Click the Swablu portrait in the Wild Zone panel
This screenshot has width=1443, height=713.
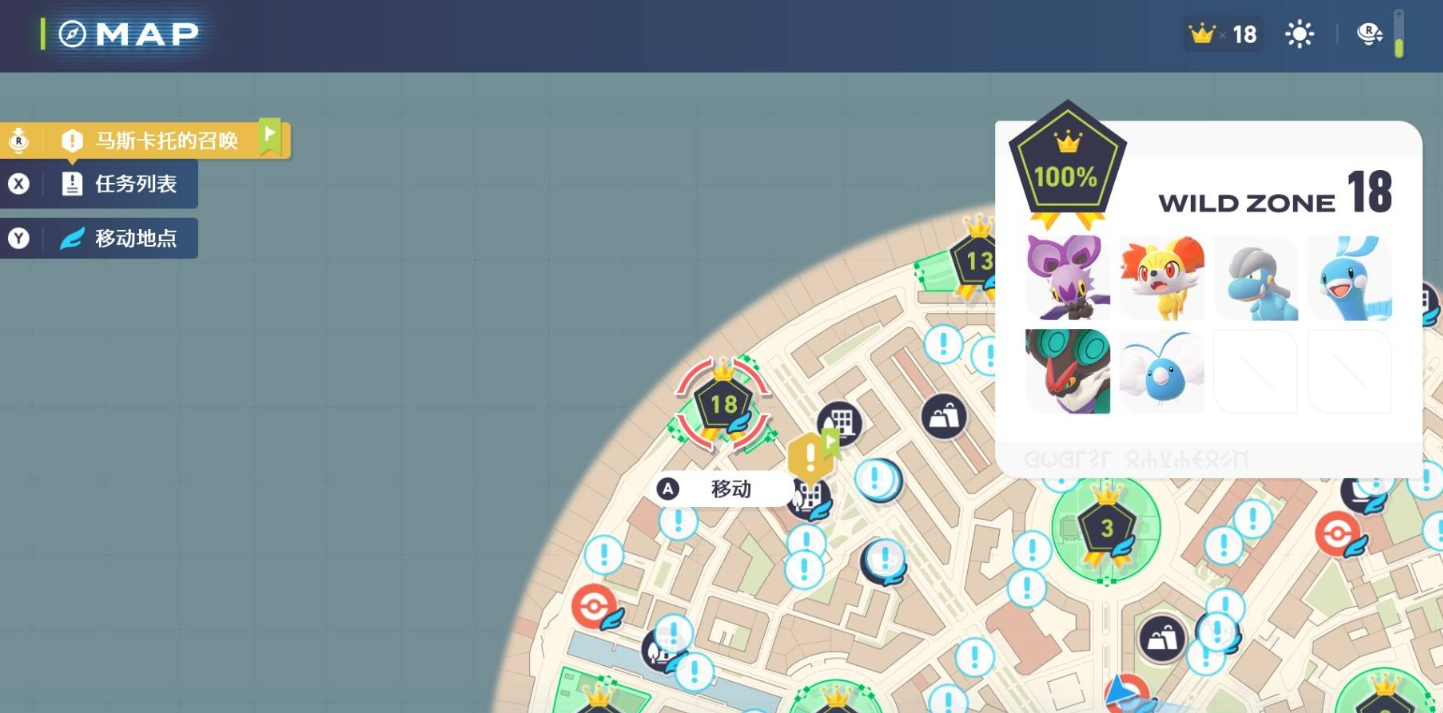click(x=1161, y=371)
